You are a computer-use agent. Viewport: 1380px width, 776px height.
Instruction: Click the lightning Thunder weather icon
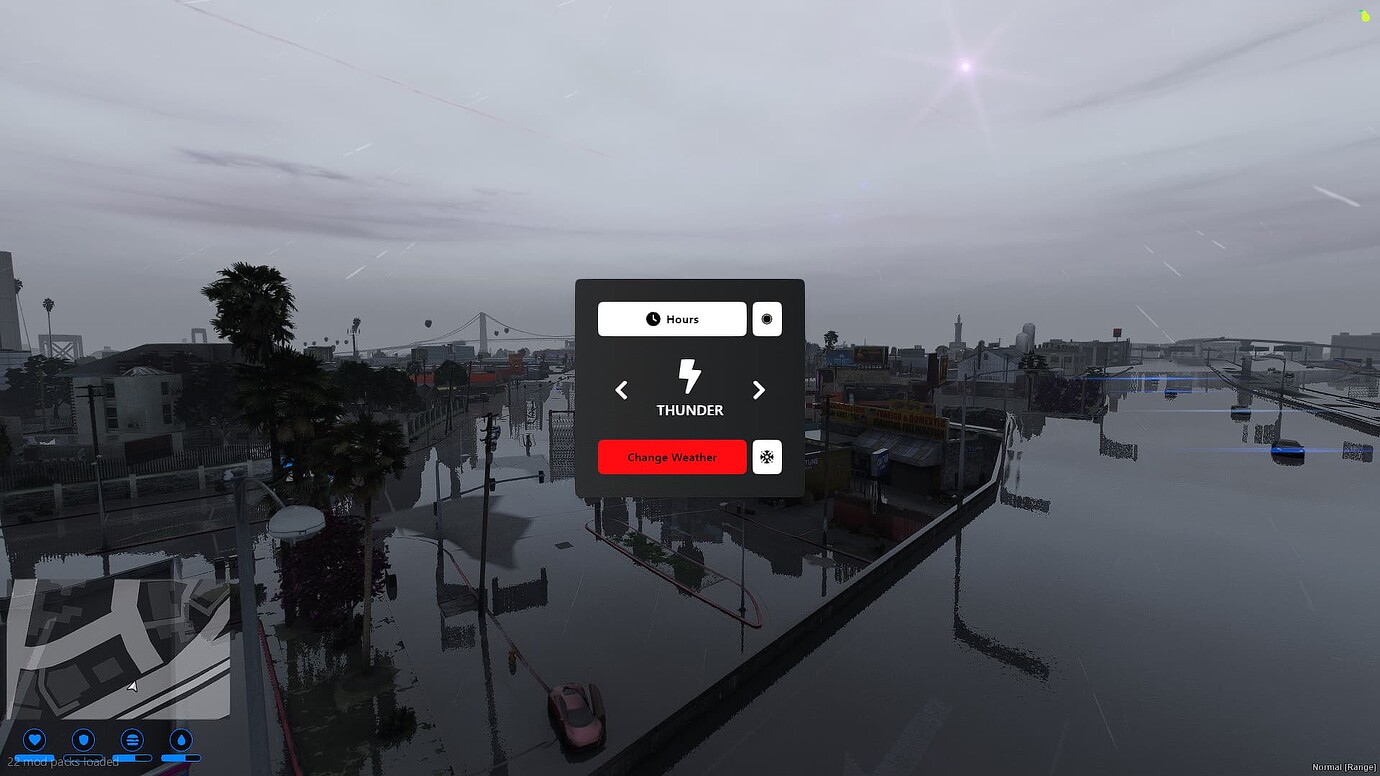click(x=690, y=378)
